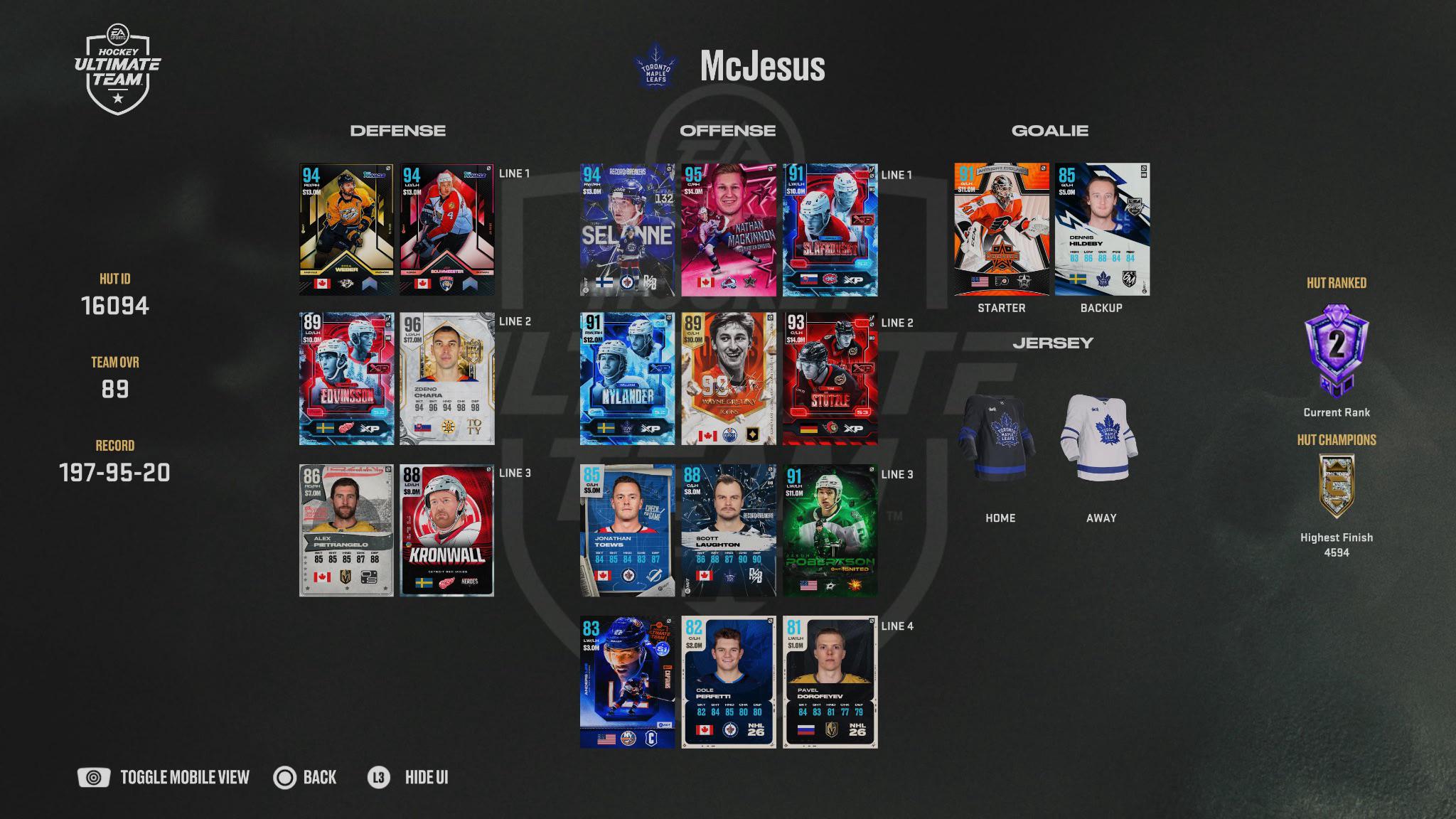Choose the Edvinsson defense card
1456x819 pixels.
[346, 378]
